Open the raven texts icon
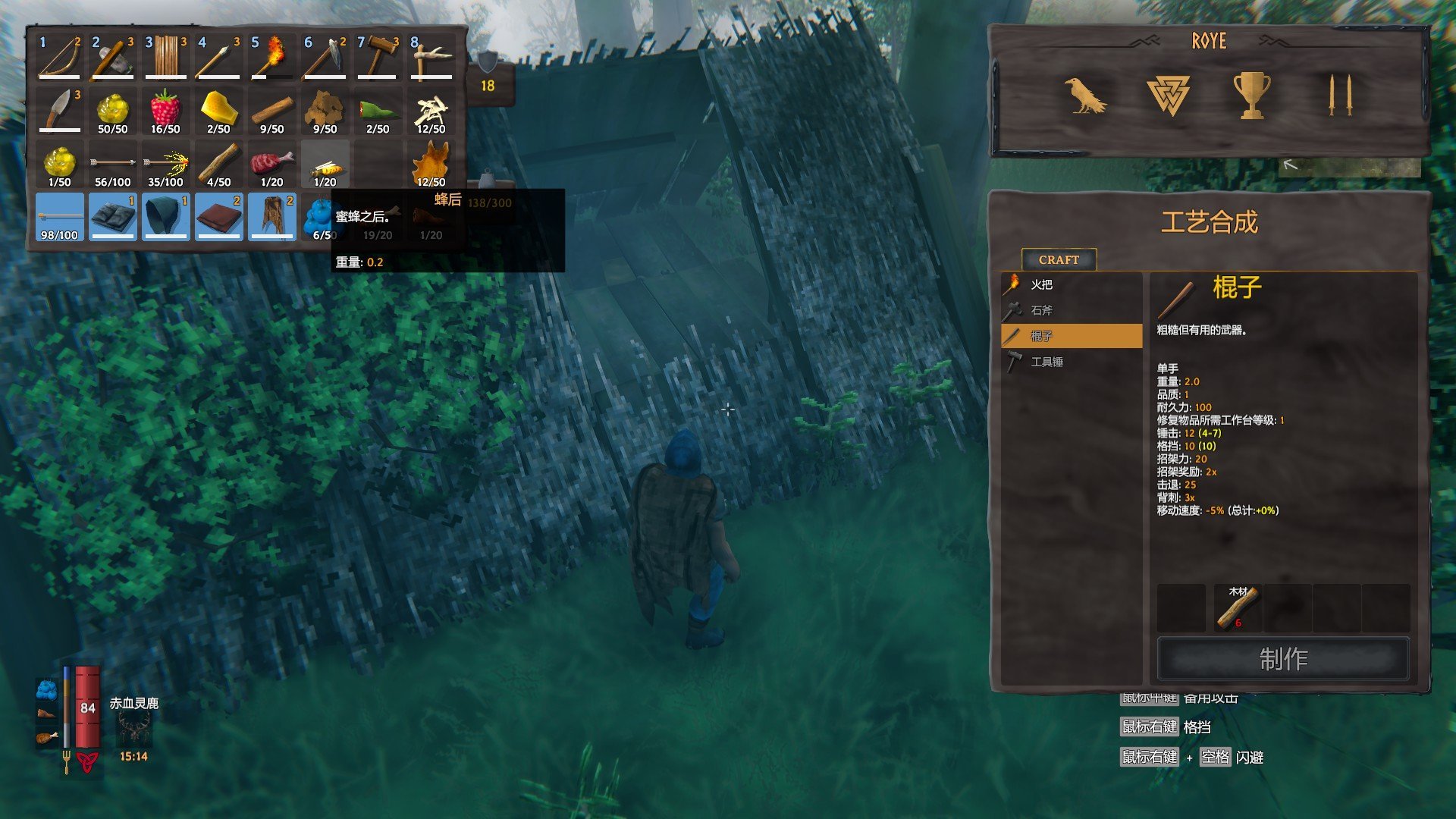This screenshot has width=1456, height=819. click(x=1084, y=96)
